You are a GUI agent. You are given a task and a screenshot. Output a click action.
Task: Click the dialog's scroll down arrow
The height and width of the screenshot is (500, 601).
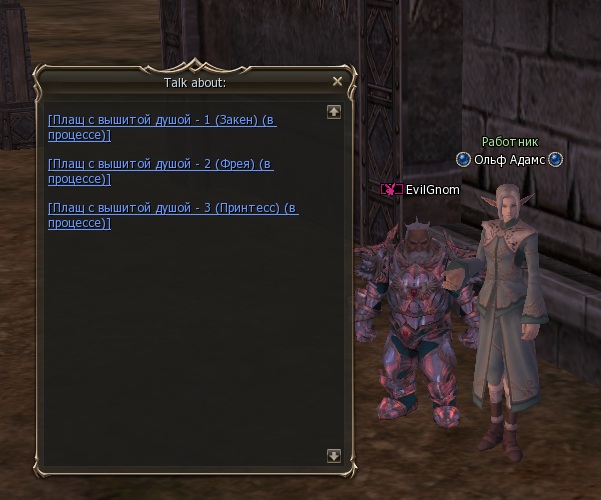334,456
